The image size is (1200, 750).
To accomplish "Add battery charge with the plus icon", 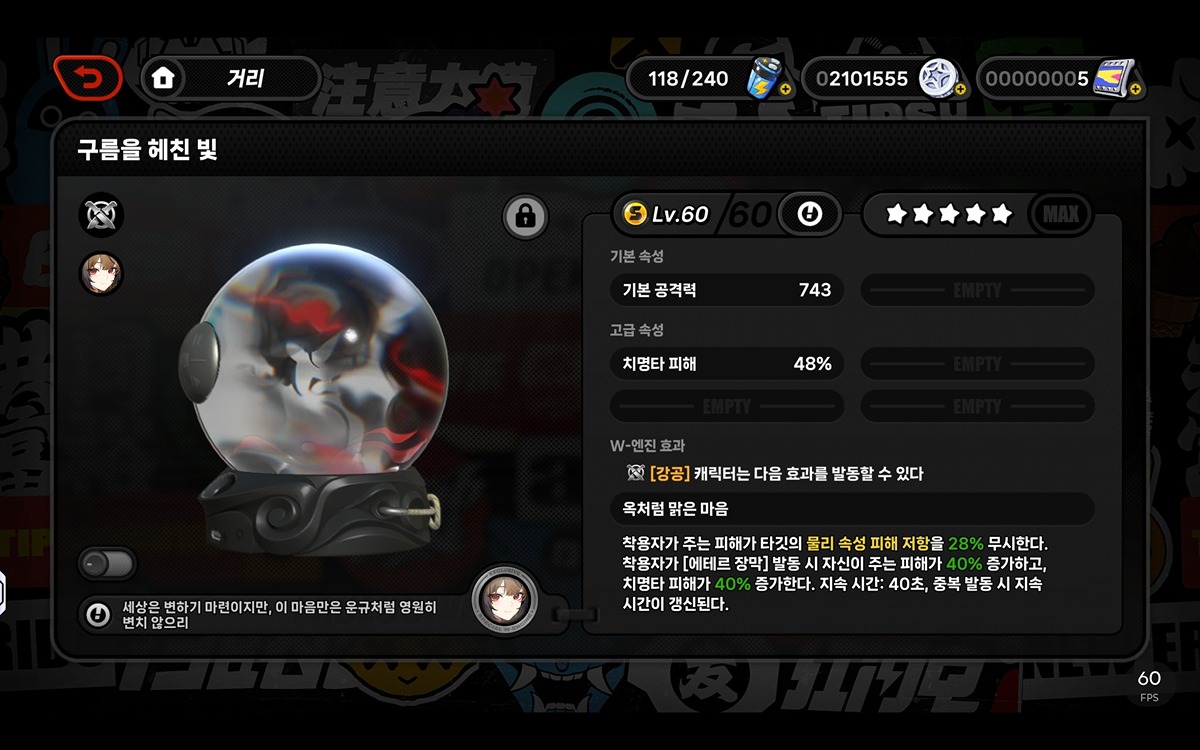I will coord(785,90).
